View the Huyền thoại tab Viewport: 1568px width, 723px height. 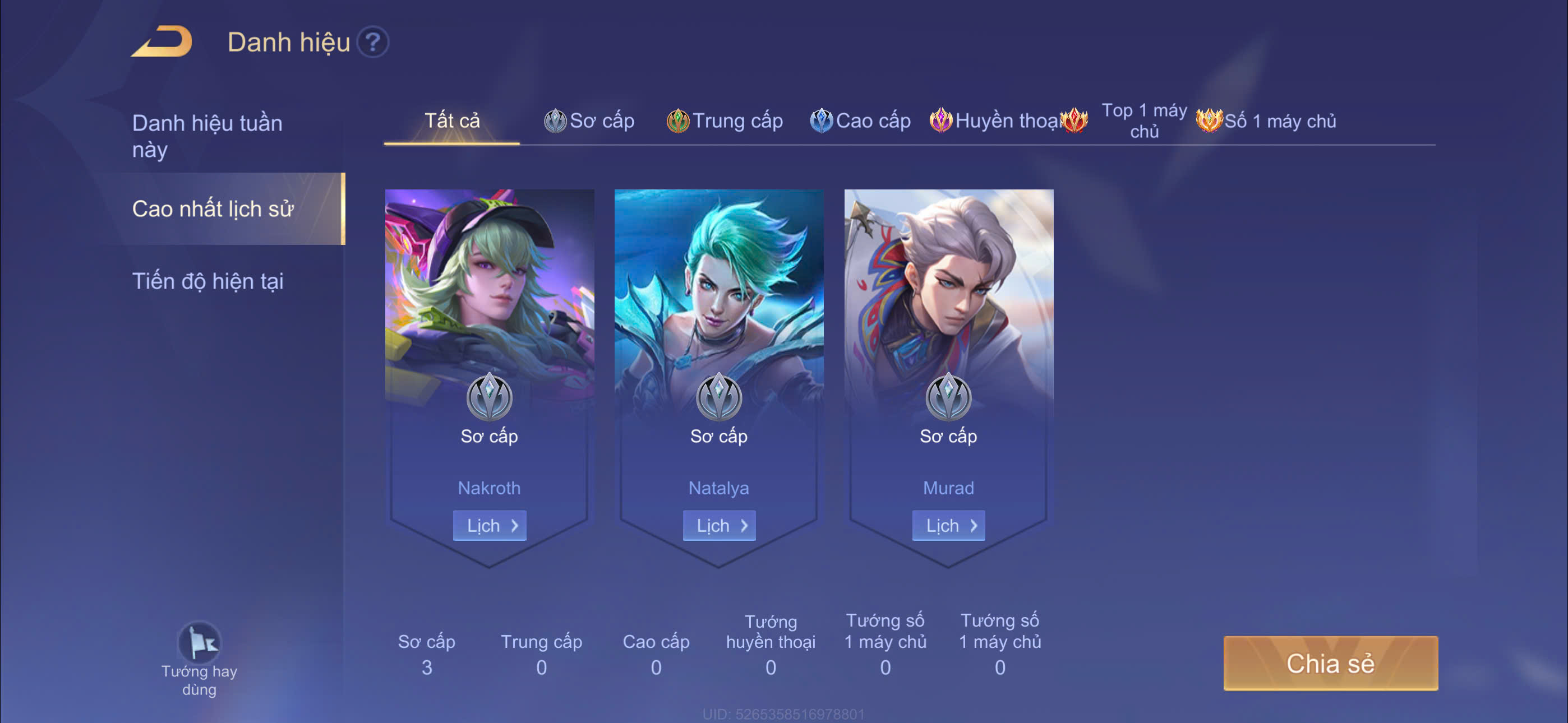click(996, 121)
